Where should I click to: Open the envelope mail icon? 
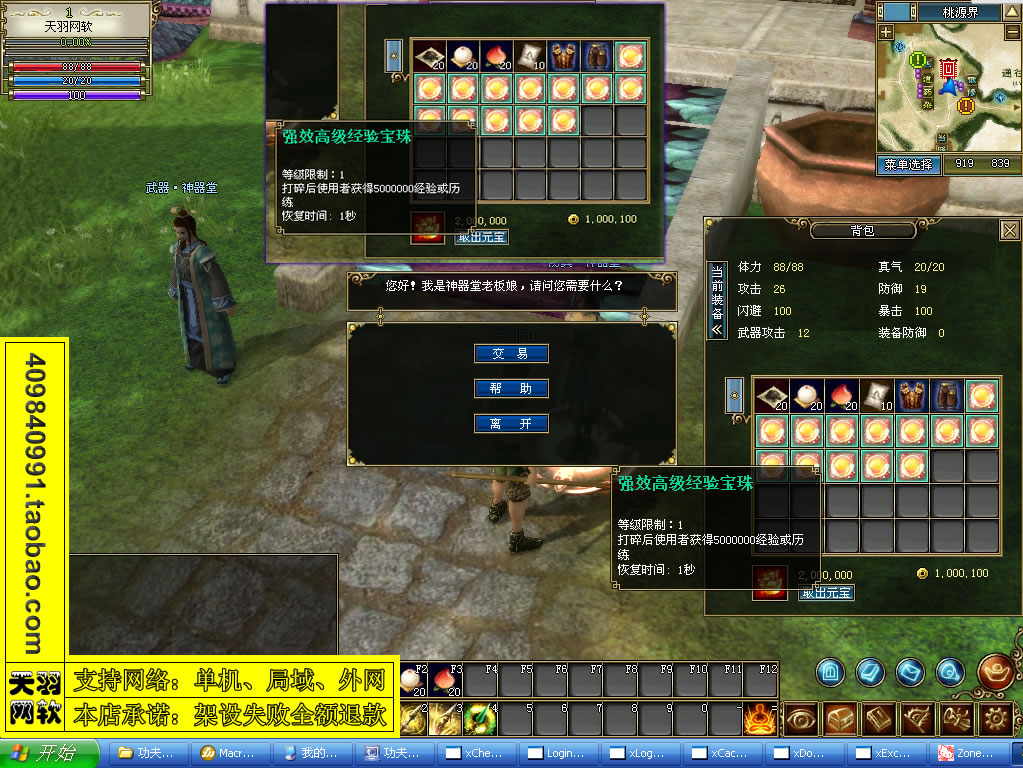908,671
